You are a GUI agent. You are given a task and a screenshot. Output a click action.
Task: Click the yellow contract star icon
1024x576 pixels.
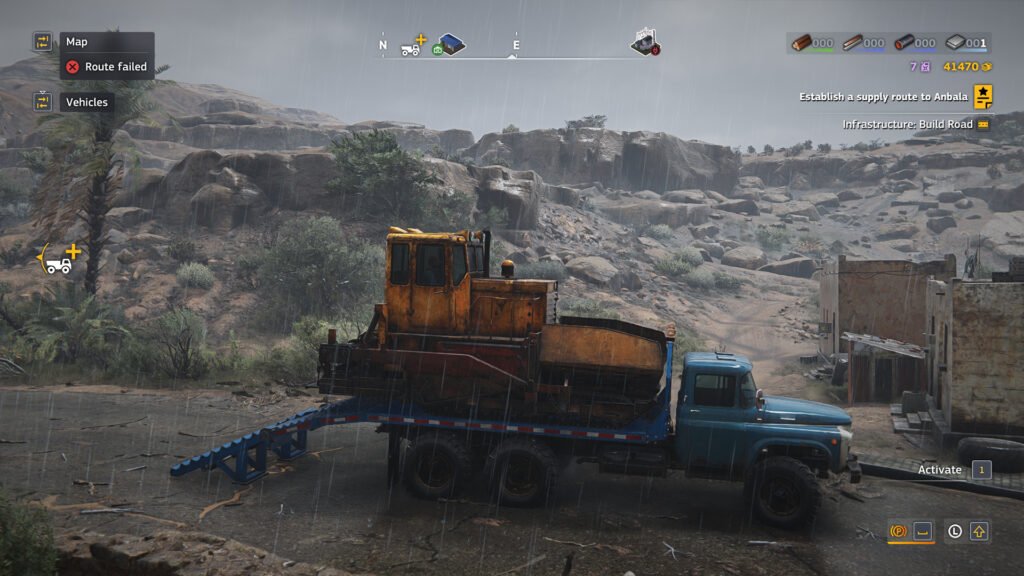(983, 96)
